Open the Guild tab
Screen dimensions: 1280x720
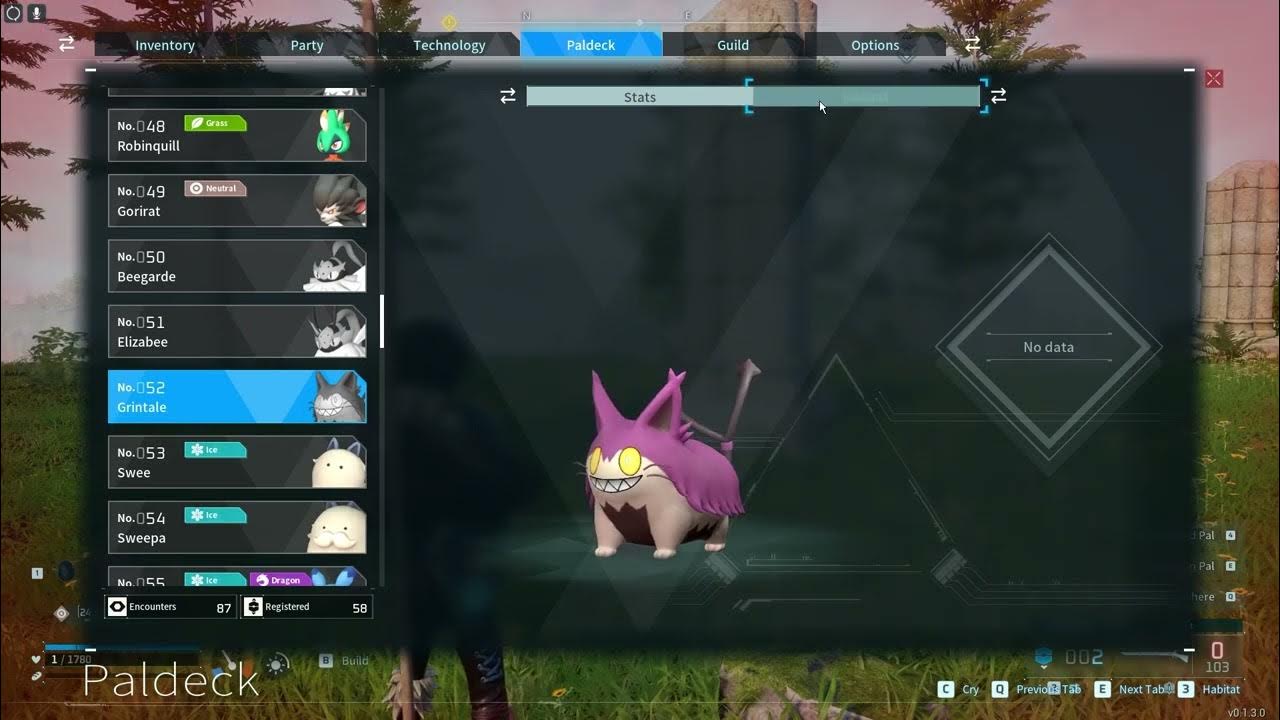(x=732, y=45)
